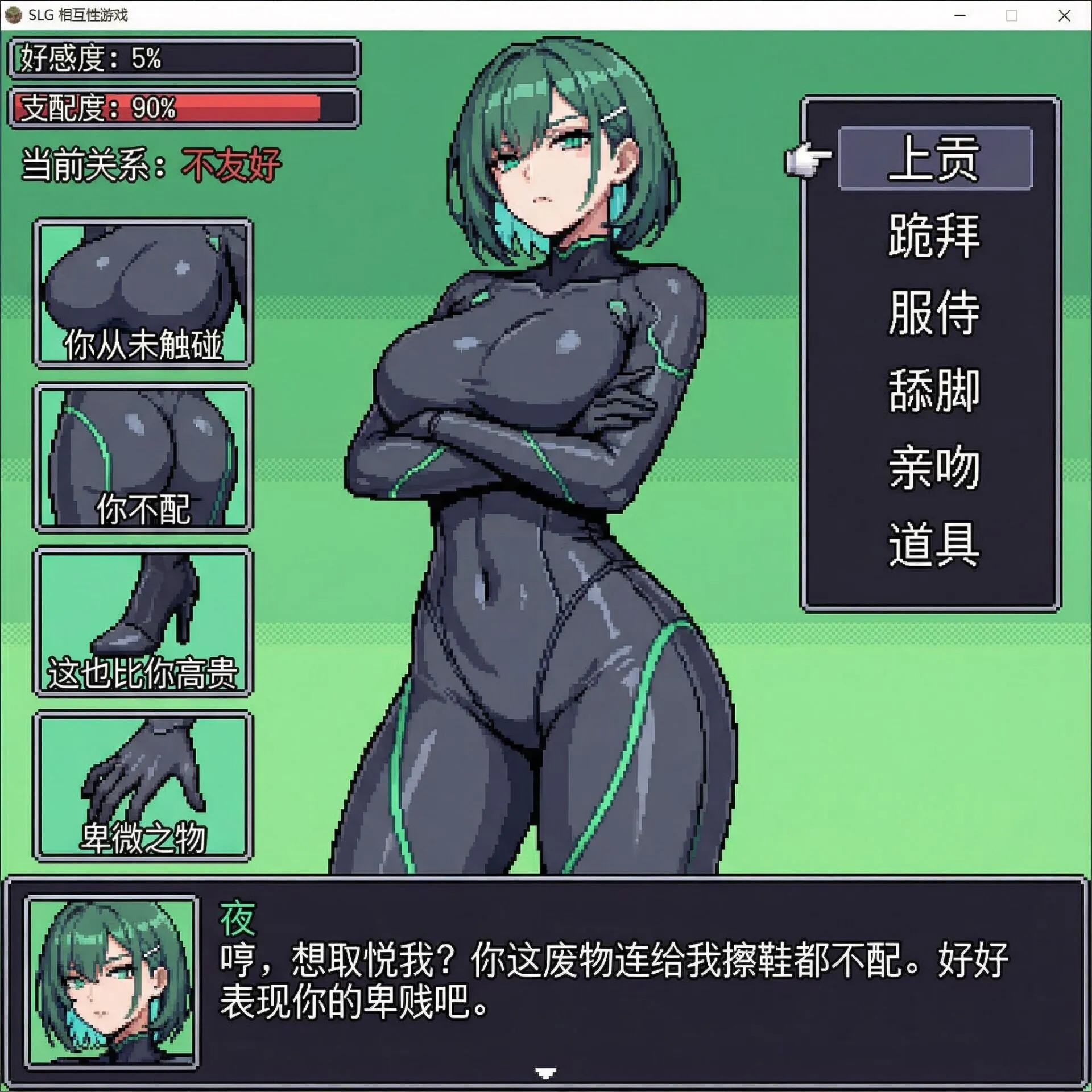Image resolution: width=1092 pixels, height=1092 pixels.
Task: Select the 你不配 thumbnail panel
Action: coord(143,458)
